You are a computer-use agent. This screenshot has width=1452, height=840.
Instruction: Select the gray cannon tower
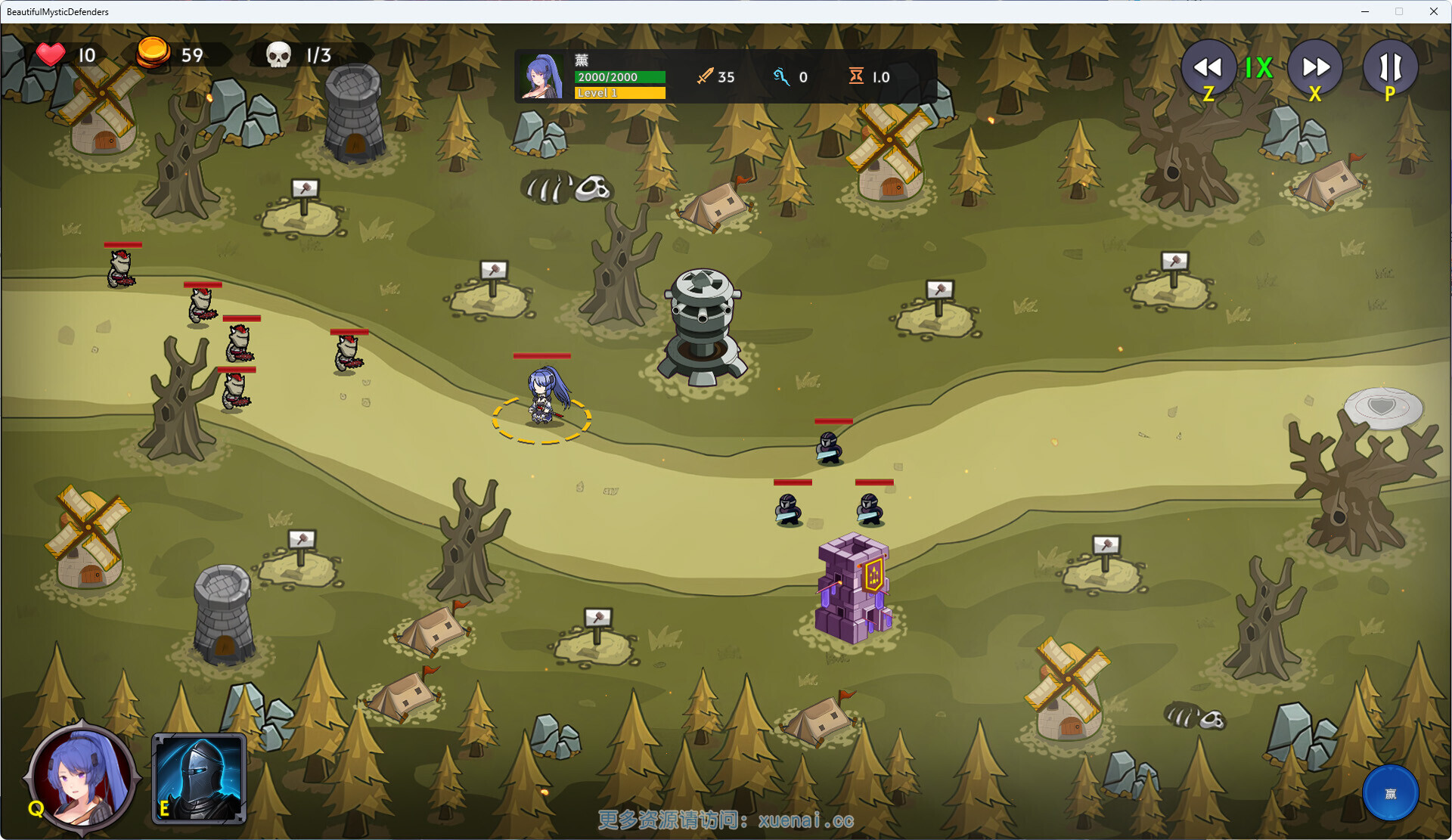703,327
